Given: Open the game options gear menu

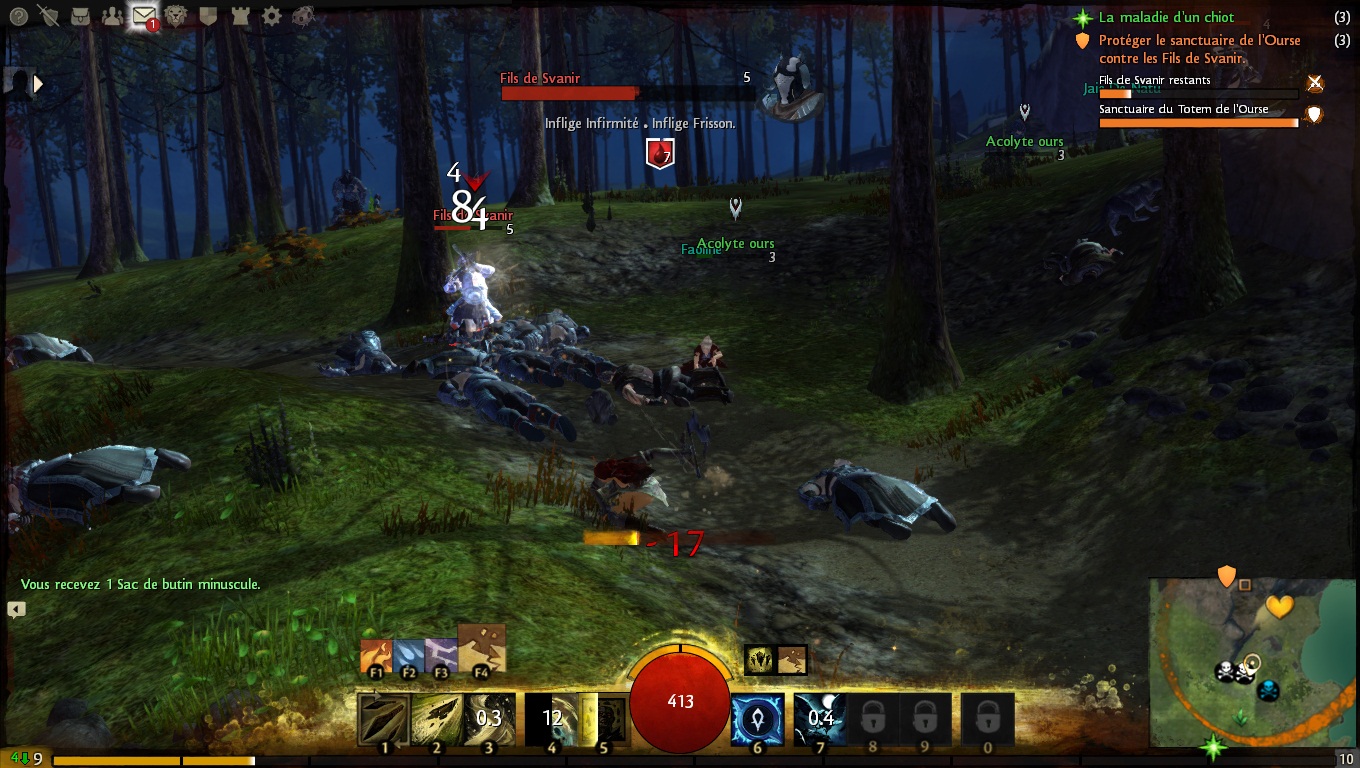Looking at the screenshot, I should tap(271, 15).
